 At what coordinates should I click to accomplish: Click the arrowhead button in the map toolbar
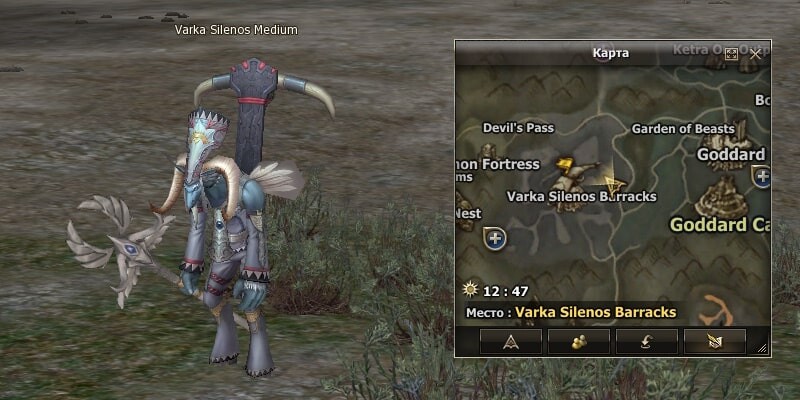(511, 341)
